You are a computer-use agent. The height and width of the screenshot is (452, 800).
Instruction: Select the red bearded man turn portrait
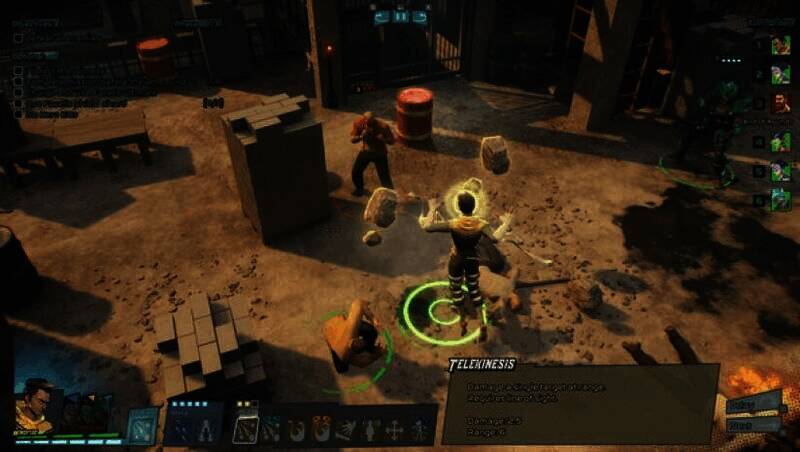pos(780,102)
